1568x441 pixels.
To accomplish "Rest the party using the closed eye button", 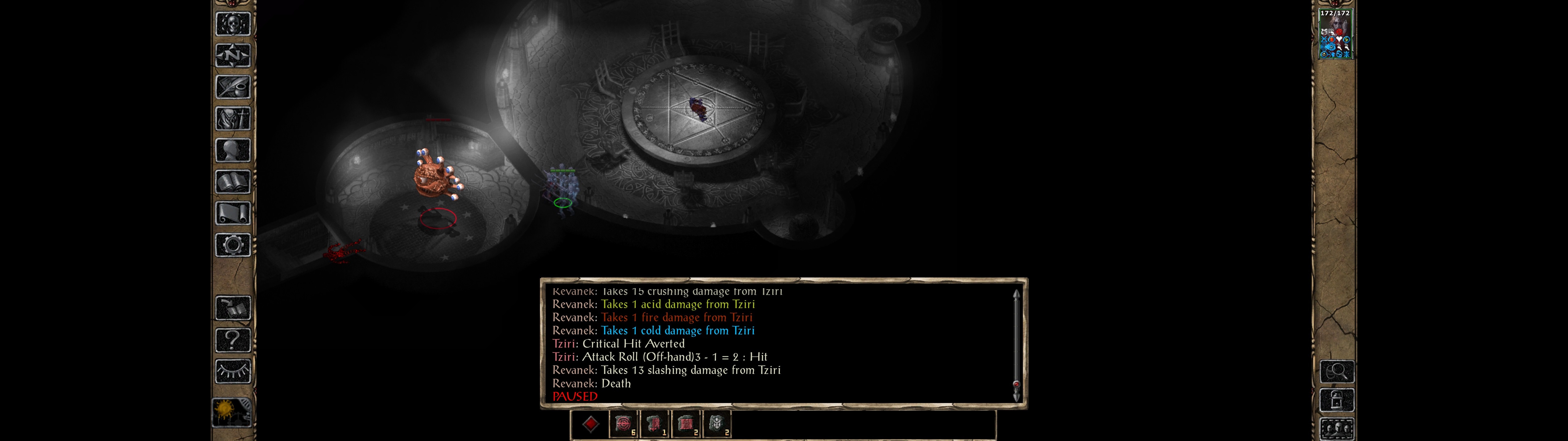I will [232, 371].
